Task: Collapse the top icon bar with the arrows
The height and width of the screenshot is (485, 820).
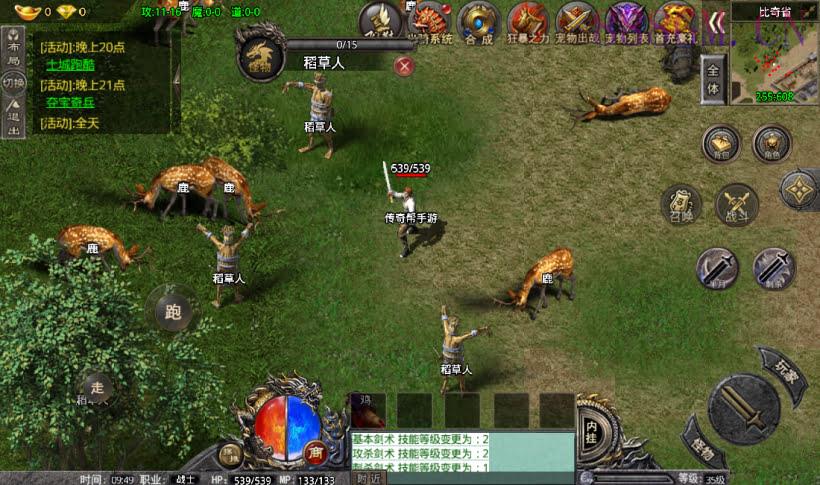Action: [x=715, y=22]
